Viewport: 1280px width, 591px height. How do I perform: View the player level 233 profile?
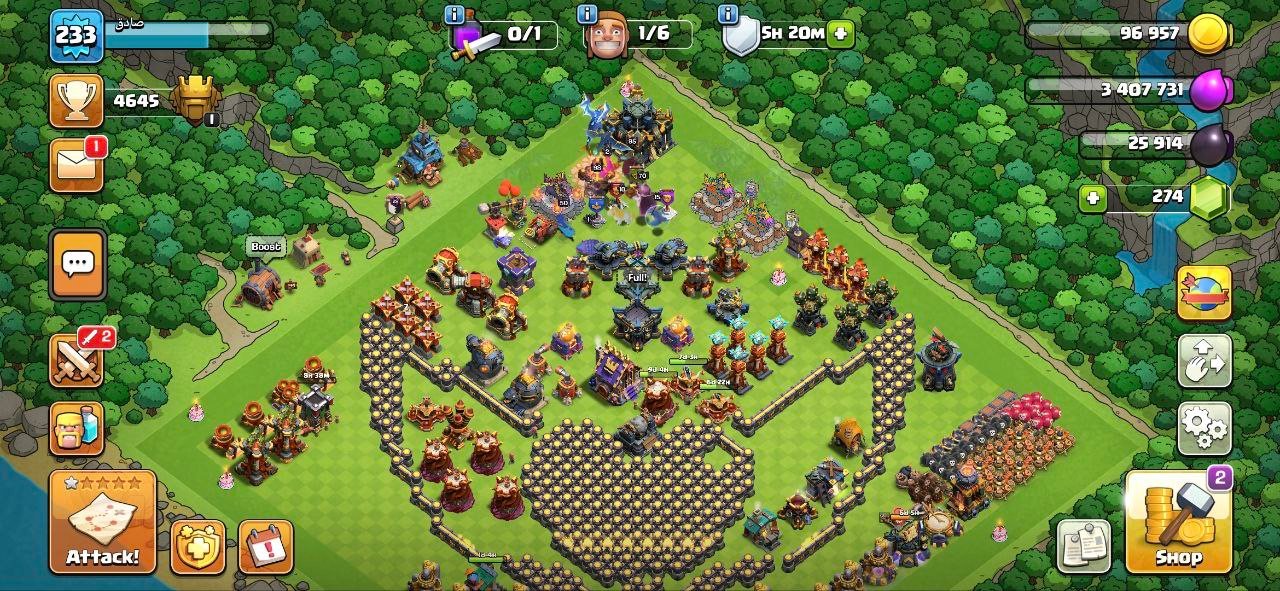(75, 35)
